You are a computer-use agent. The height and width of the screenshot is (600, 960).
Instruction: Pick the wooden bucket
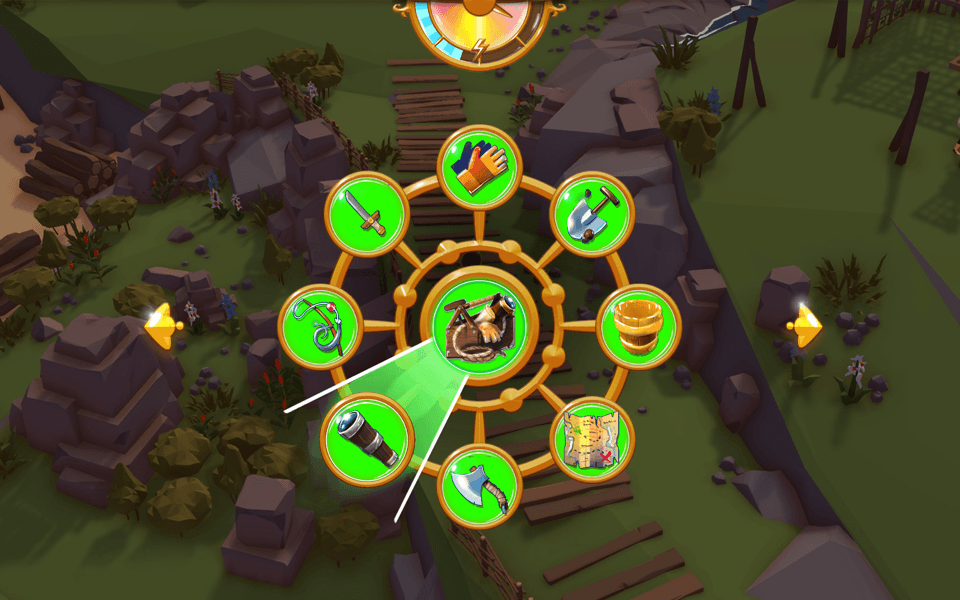coord(639,326)
